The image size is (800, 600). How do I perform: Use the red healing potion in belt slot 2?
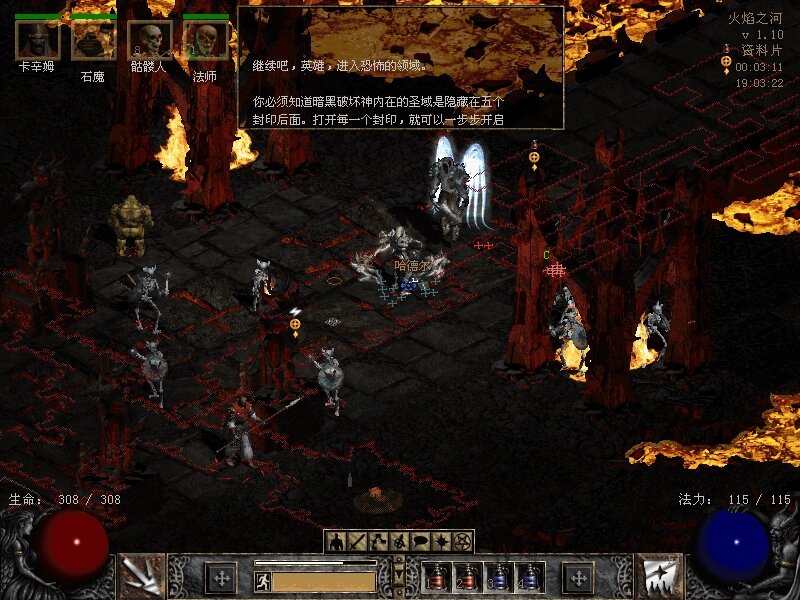pos(467,577)
